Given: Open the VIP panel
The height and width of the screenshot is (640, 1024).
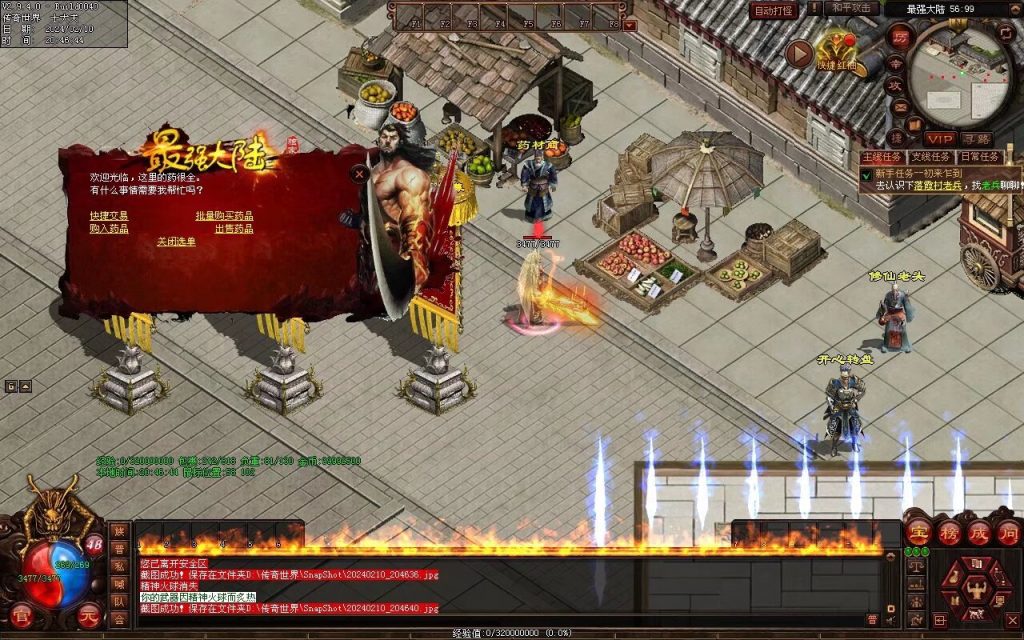Looking at the screenshot, I should pos(939,138).
